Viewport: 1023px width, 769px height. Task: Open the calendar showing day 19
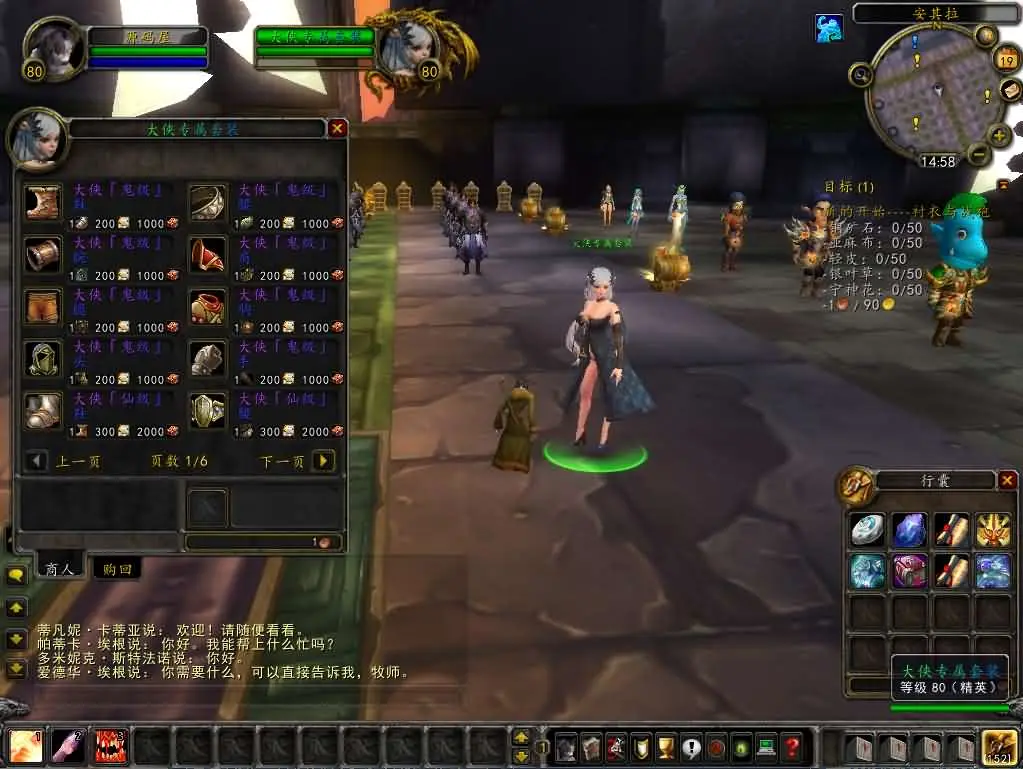(x=1006, y=61)
